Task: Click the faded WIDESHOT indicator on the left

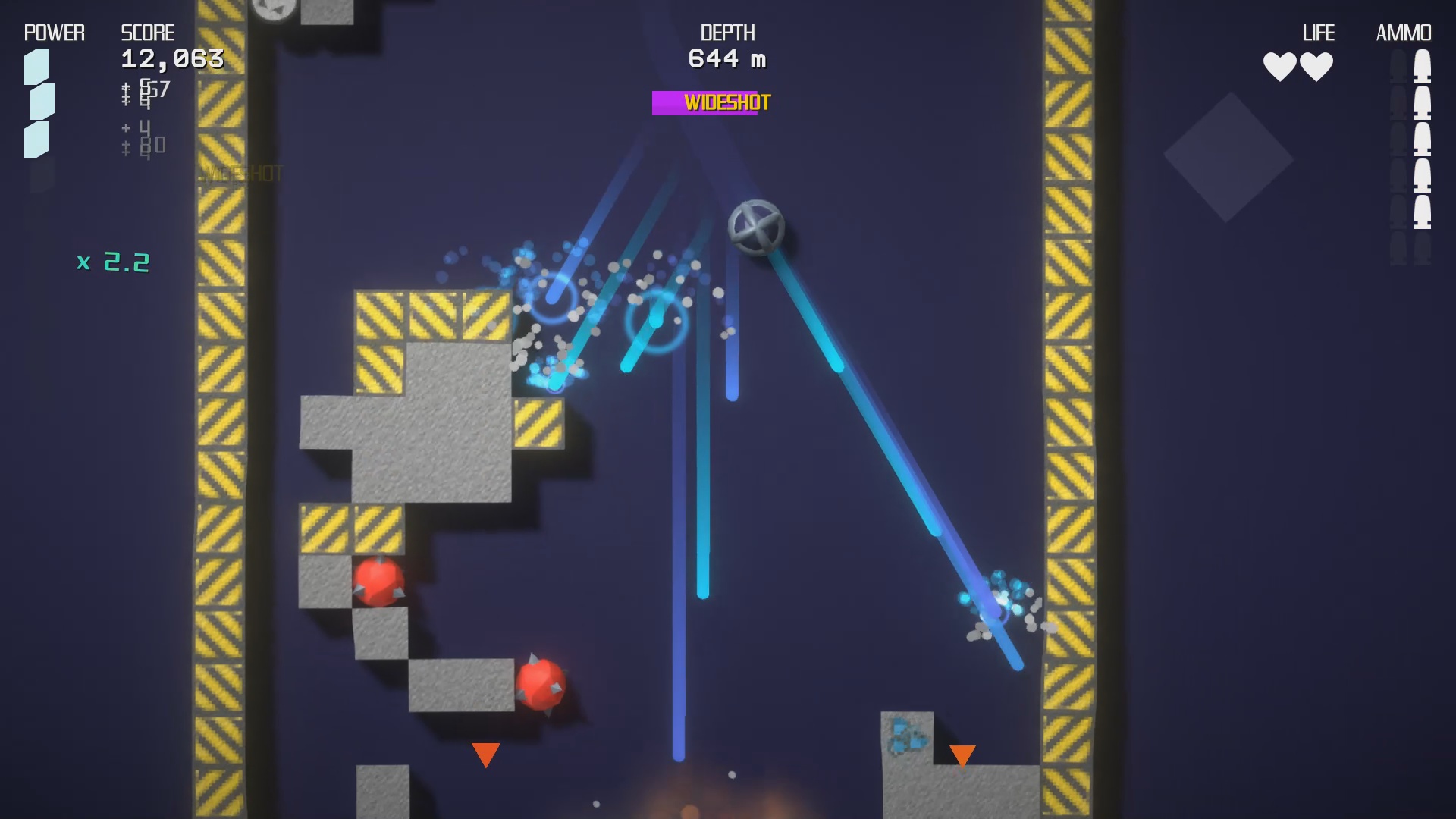Action: pyautogui.click(x=241, y=172)
